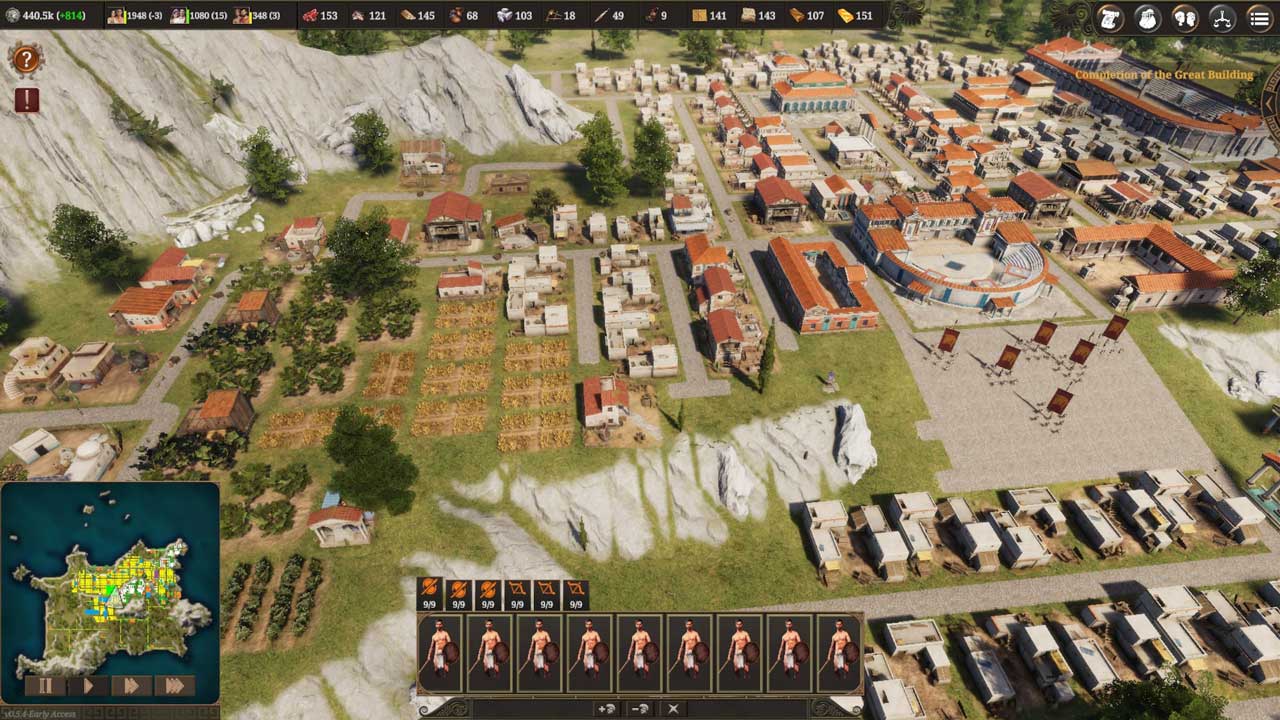This screenshot has width=1280, height=720.
Task: Click the red exclamation alert icon
Action: point(27,100)
